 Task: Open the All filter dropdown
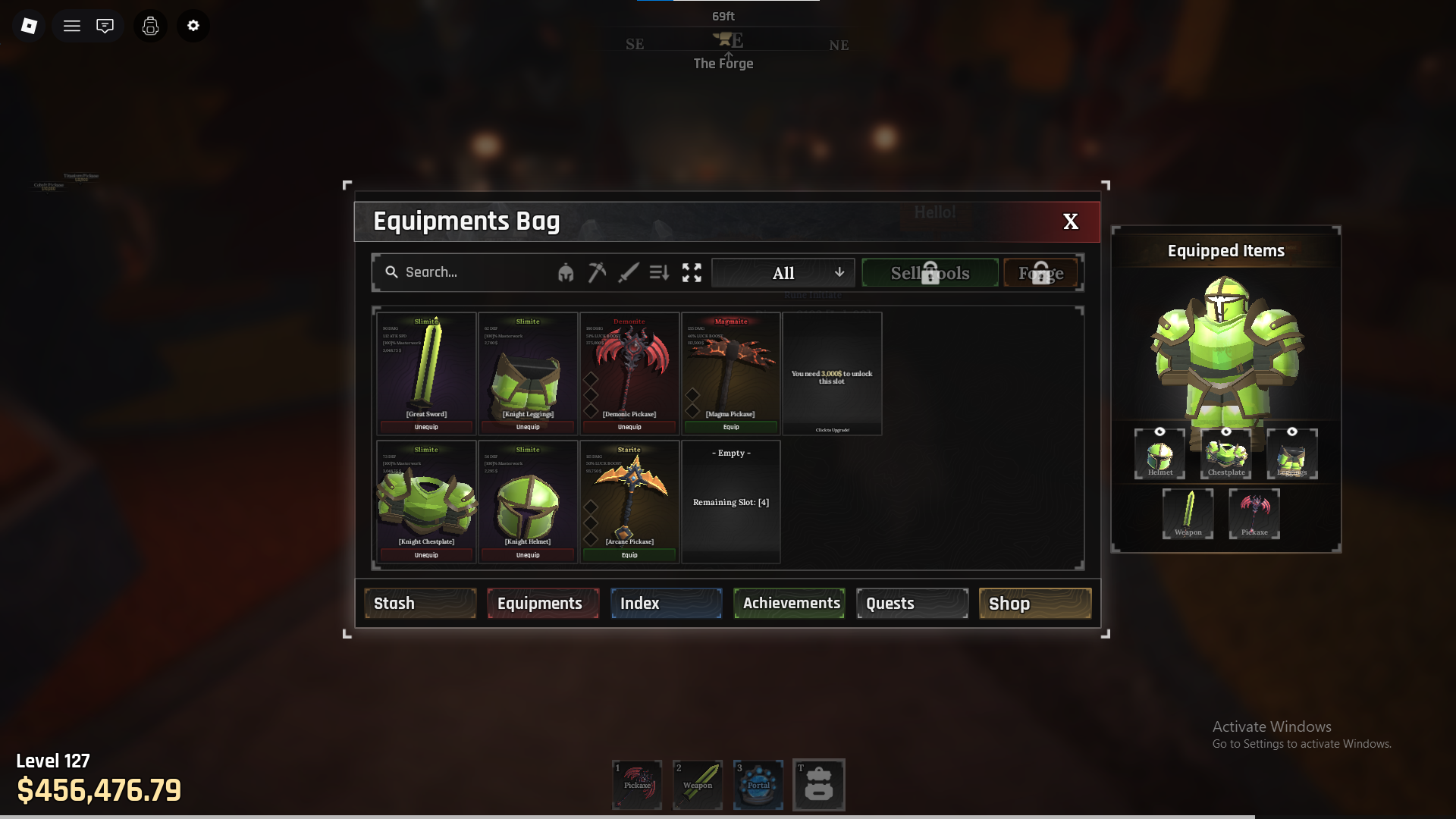point(783,273)
